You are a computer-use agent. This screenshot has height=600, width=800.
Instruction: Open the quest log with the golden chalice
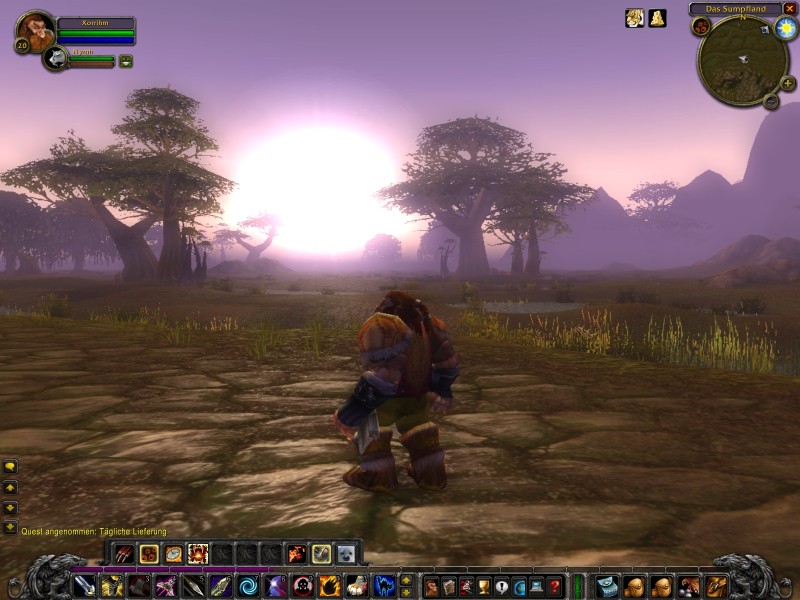click(x=484, y=586)
